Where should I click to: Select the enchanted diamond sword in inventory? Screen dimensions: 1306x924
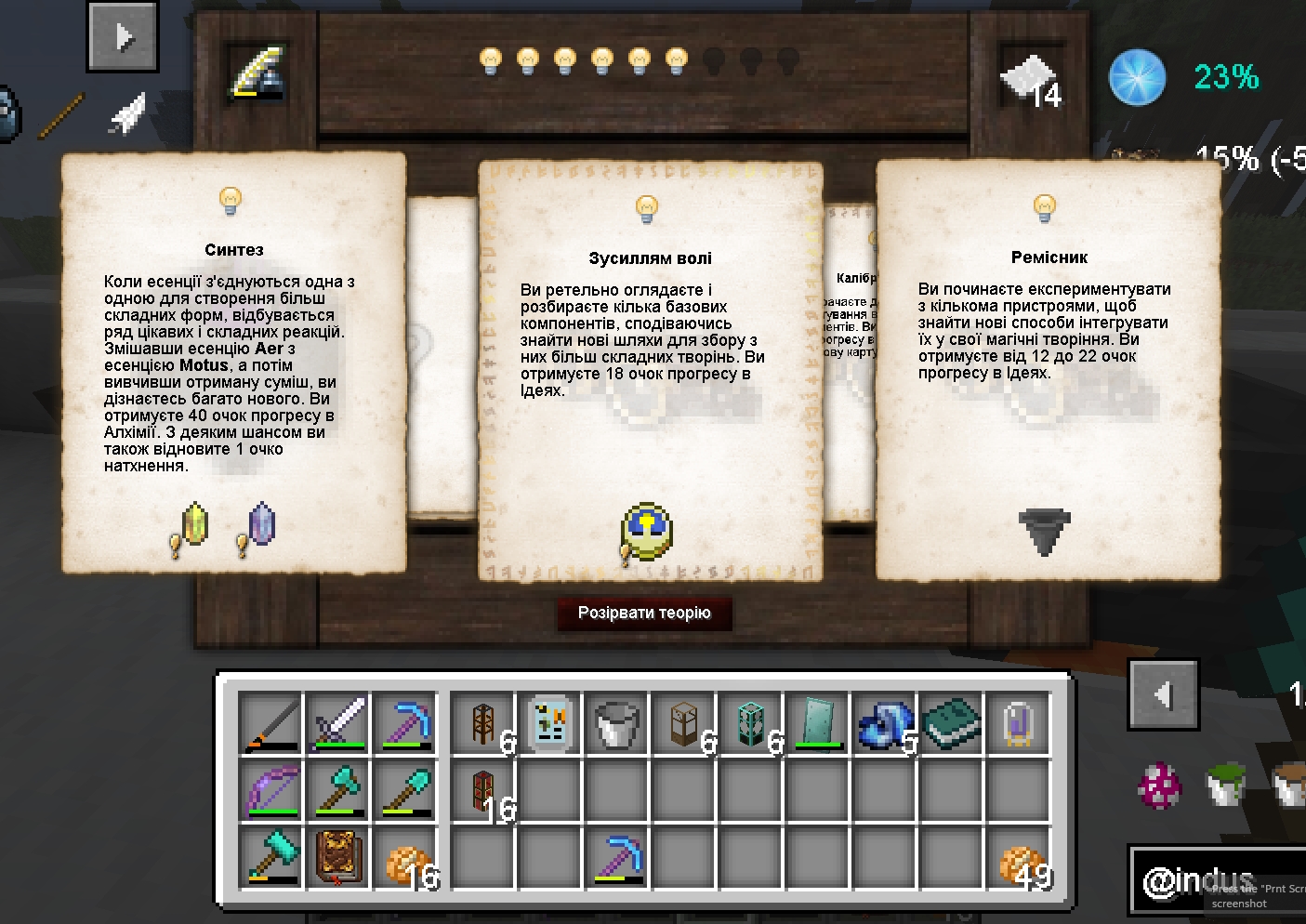338,724
